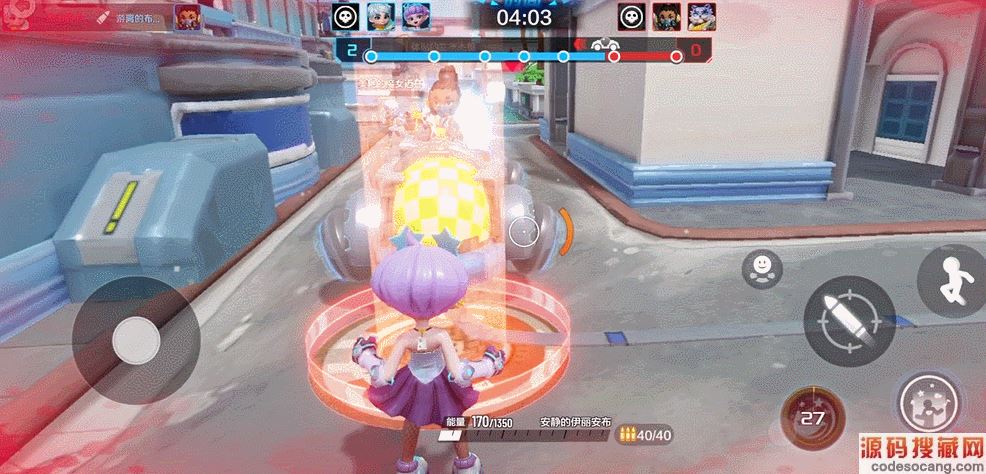The image size is (986, 474).
Task: Select the purple-haired teammate portrait
Action: click(413, 15)
